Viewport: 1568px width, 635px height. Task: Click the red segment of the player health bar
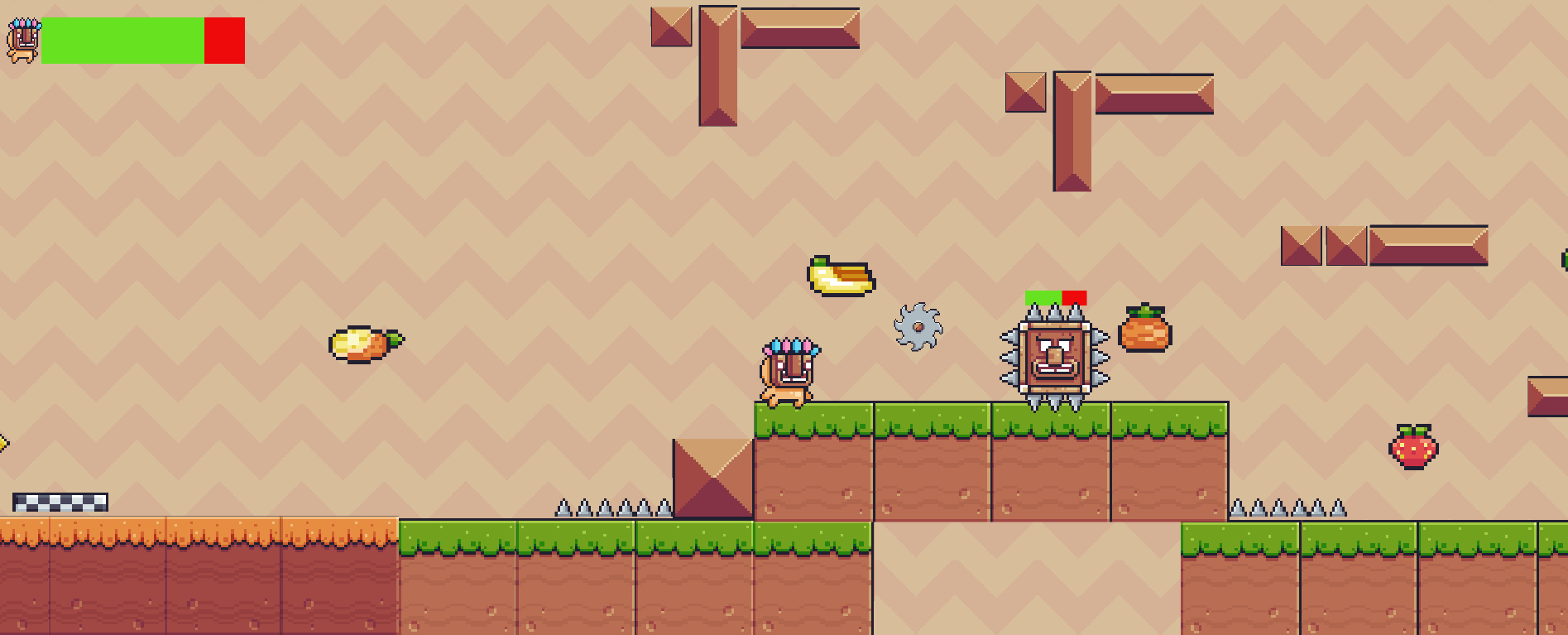point(225,41)
